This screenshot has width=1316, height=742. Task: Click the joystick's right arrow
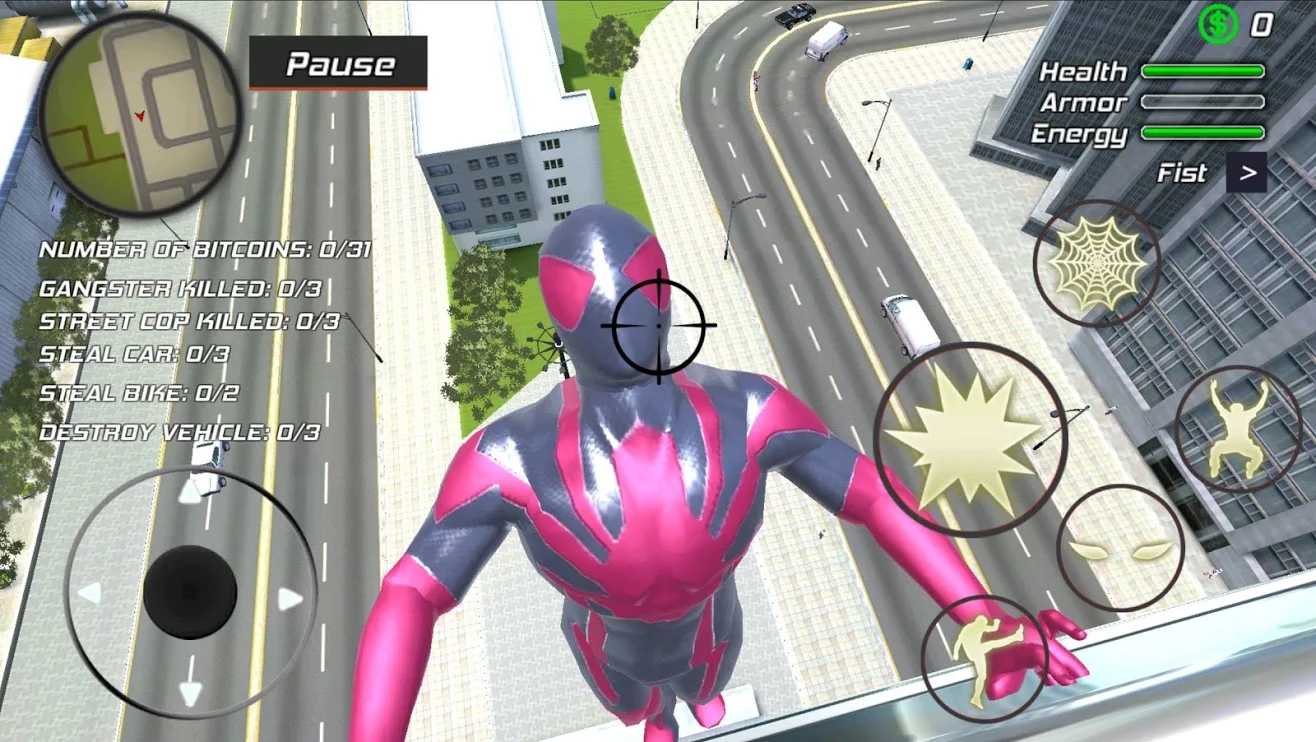290,600
